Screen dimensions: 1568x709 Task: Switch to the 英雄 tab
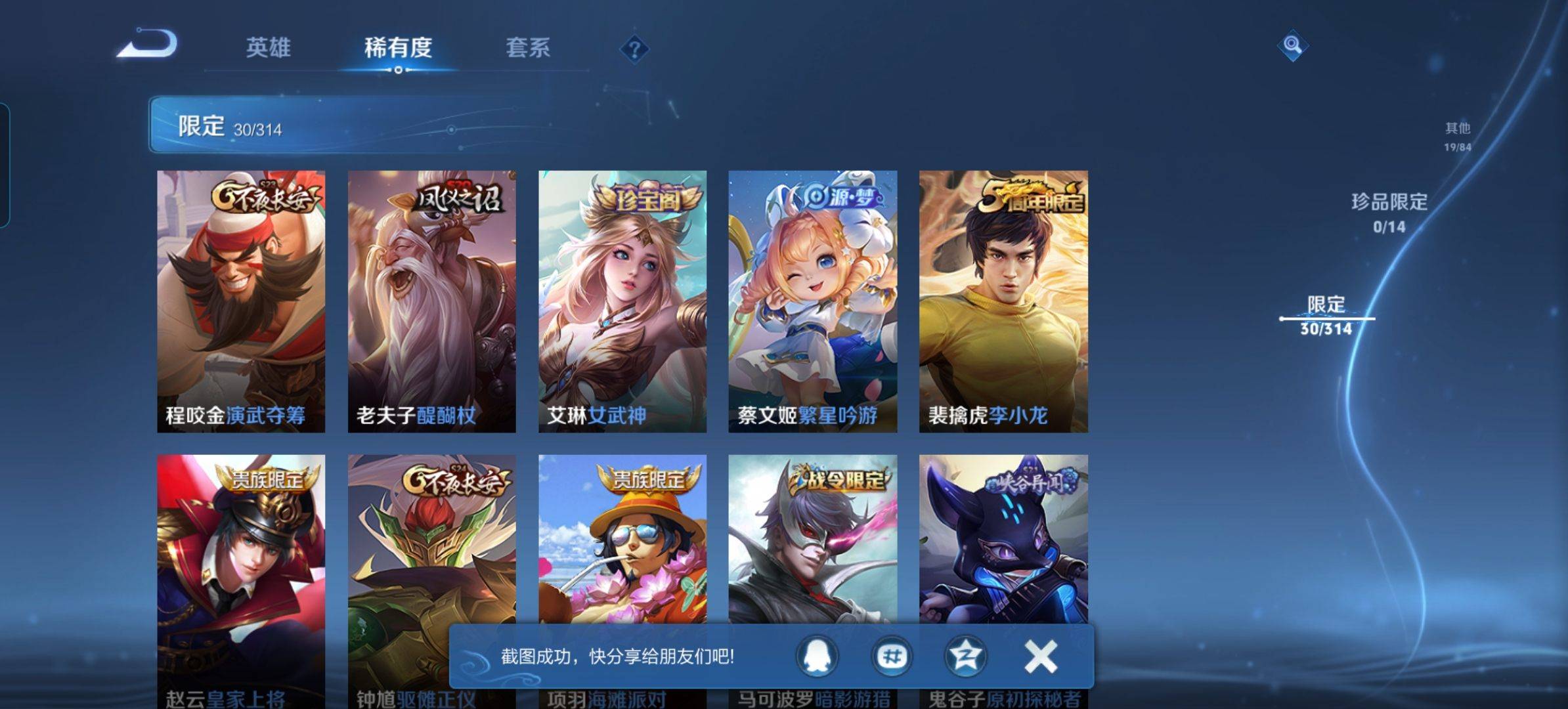(268, 47)
